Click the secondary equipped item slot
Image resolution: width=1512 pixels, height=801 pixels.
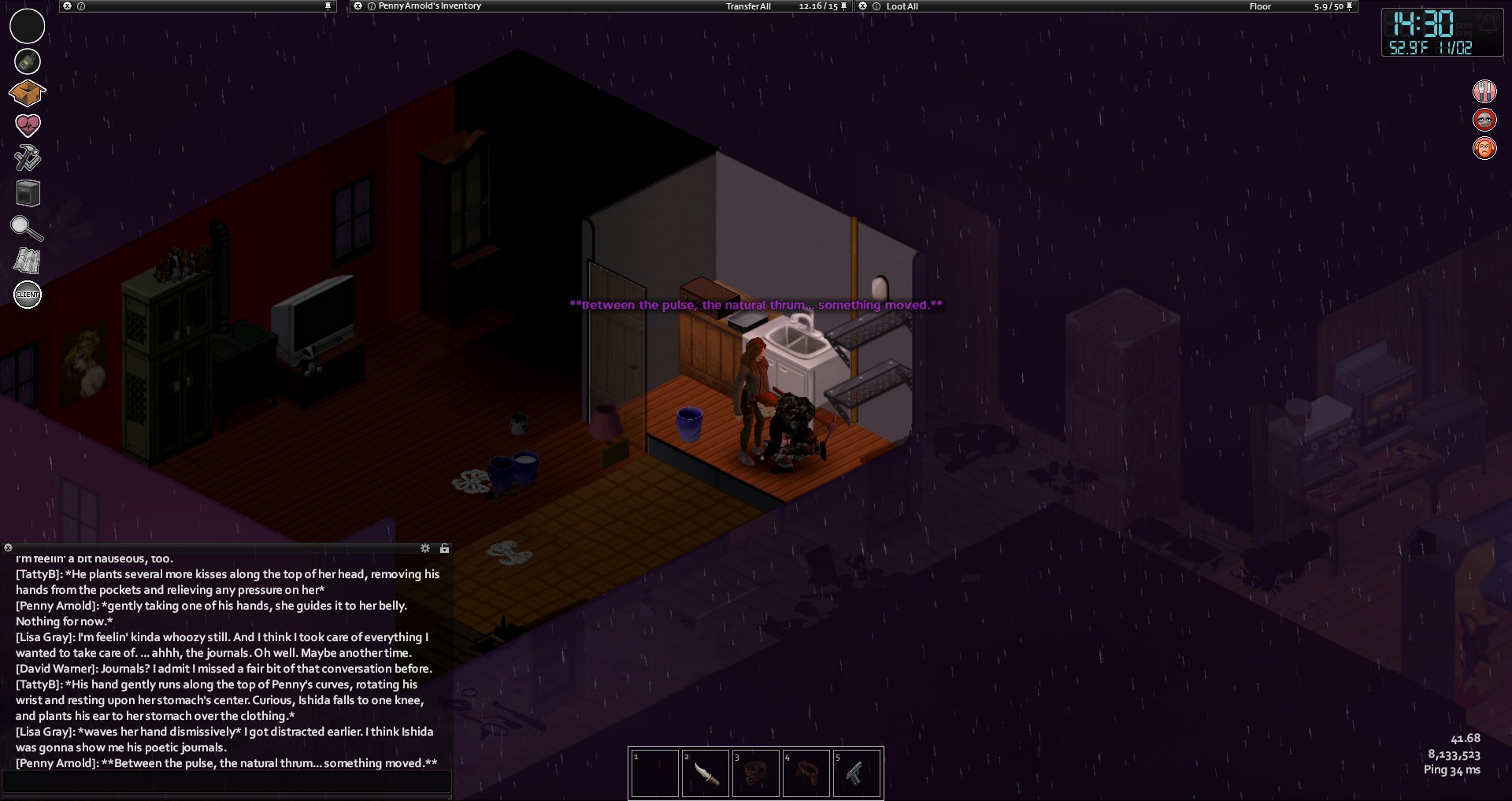pyautogui.click(x=28, y=61)
